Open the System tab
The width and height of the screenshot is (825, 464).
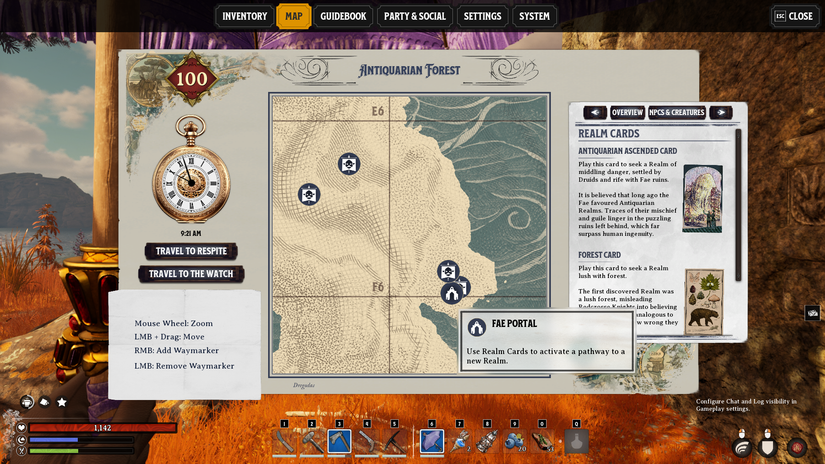pos(534,16)
